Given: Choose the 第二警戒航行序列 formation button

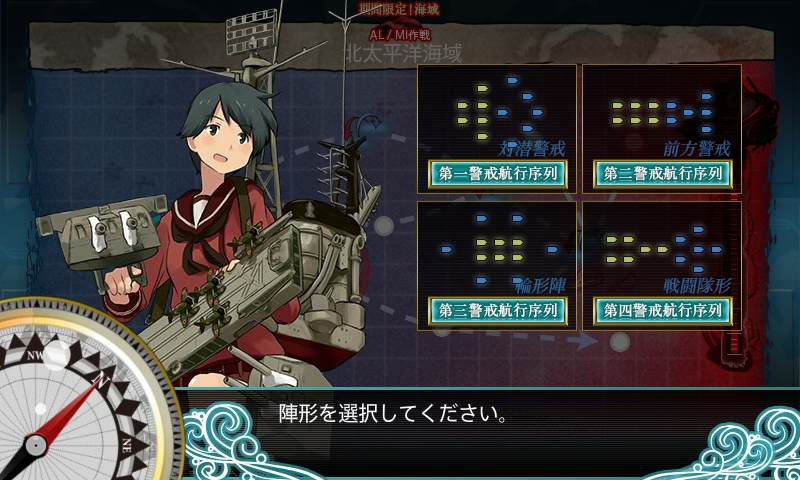Looking at the screenshot, I should pos(662,173).
